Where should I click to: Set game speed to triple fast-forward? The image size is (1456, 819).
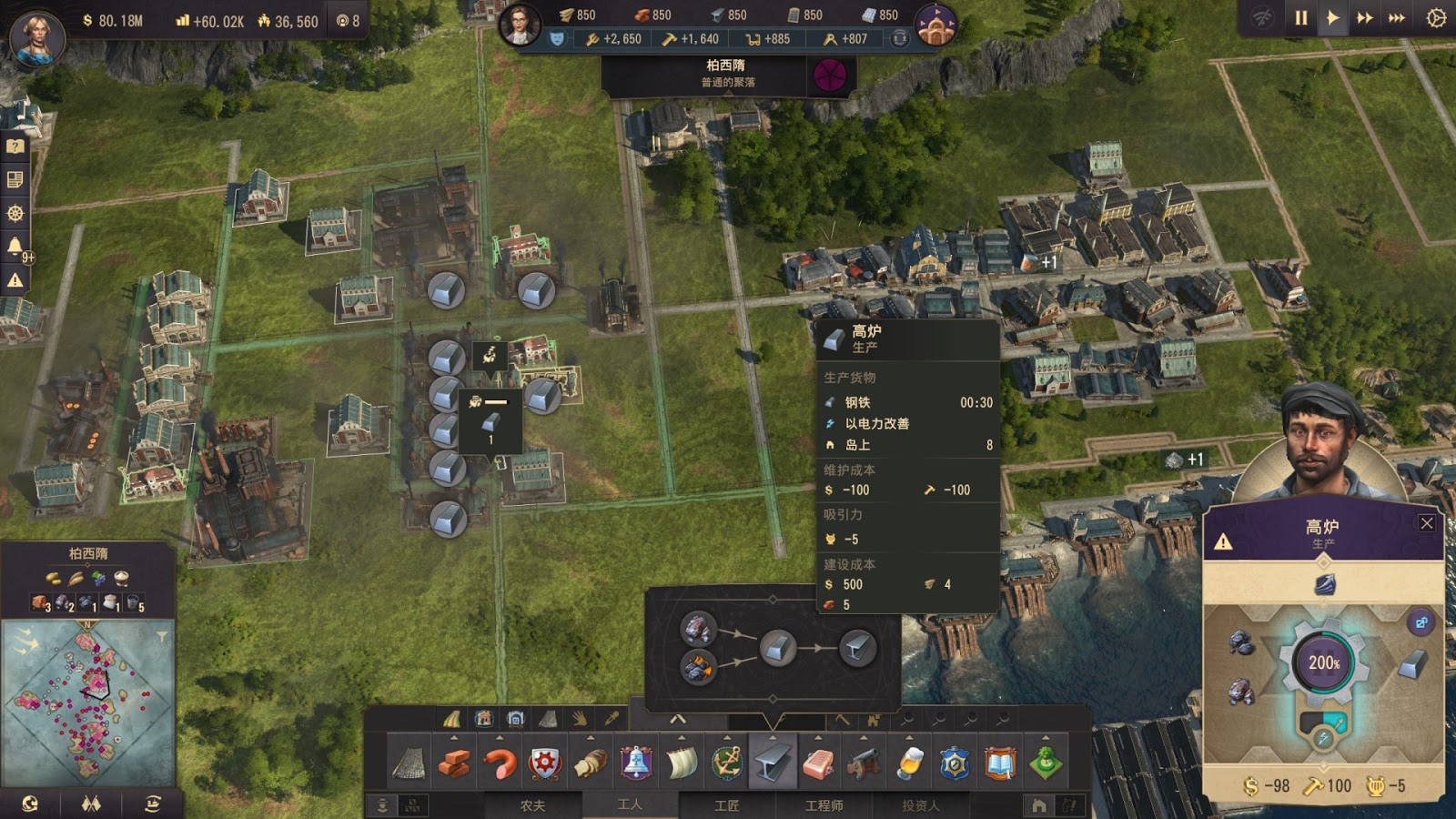point(1396,18)
